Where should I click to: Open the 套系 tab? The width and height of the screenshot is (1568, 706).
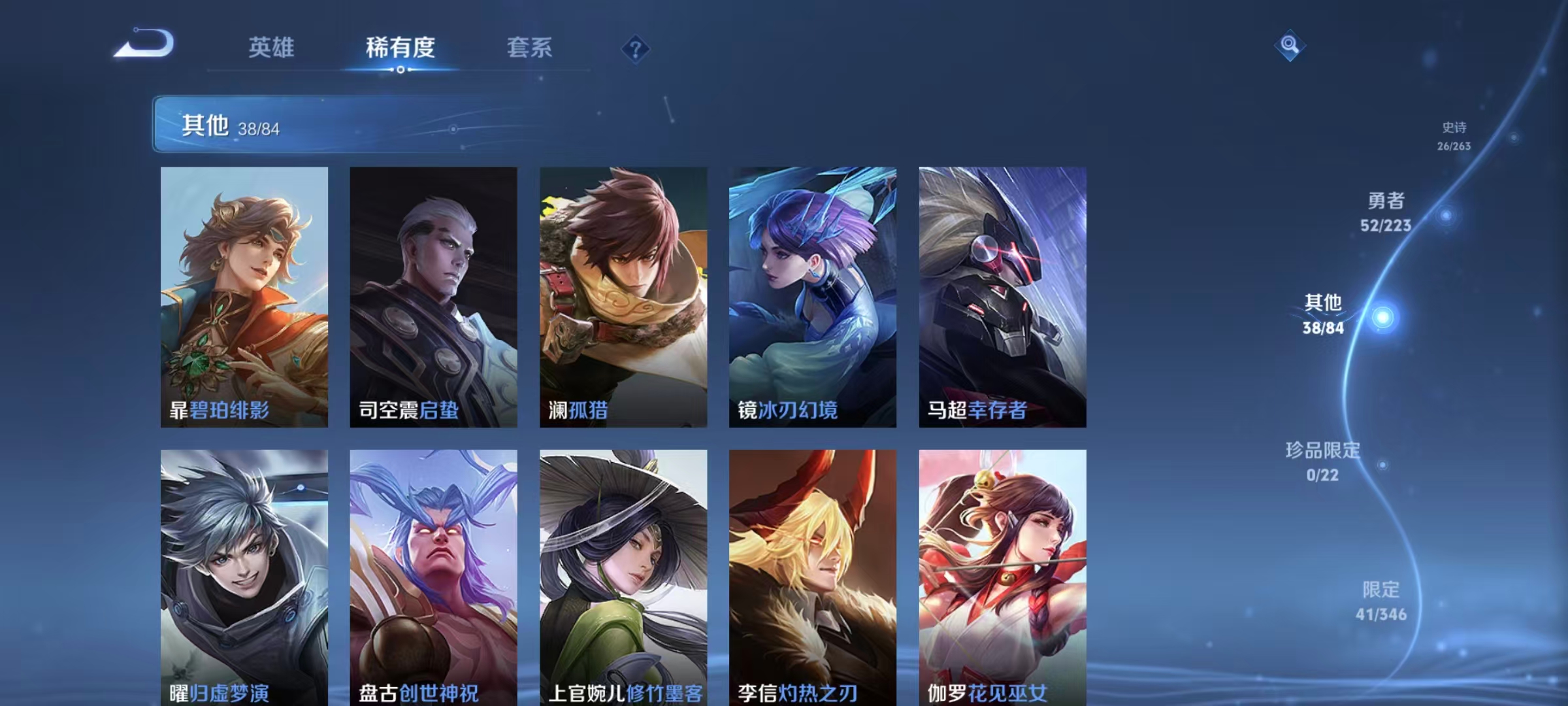pos(529,48)
